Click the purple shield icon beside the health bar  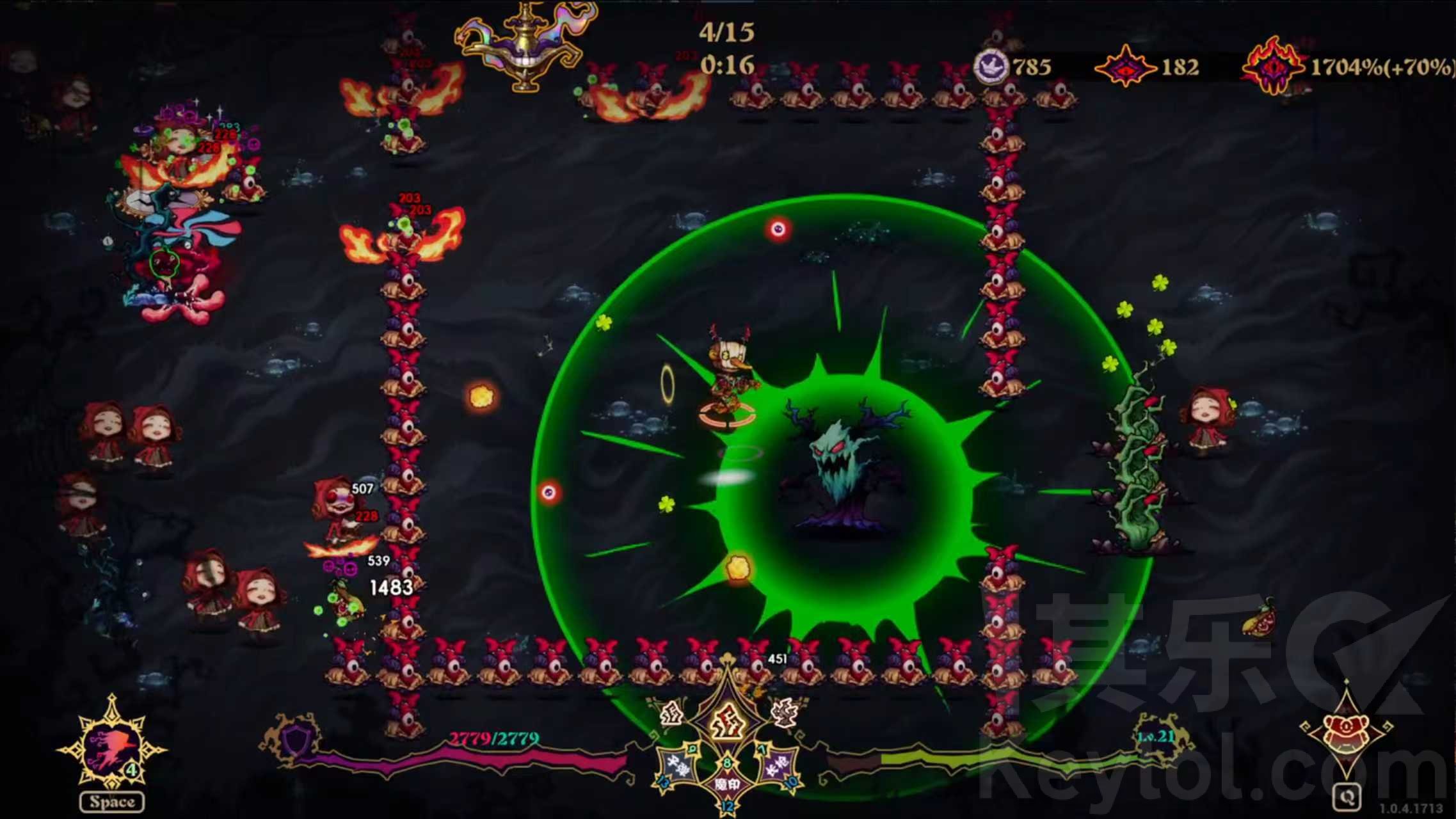(294, 741)
